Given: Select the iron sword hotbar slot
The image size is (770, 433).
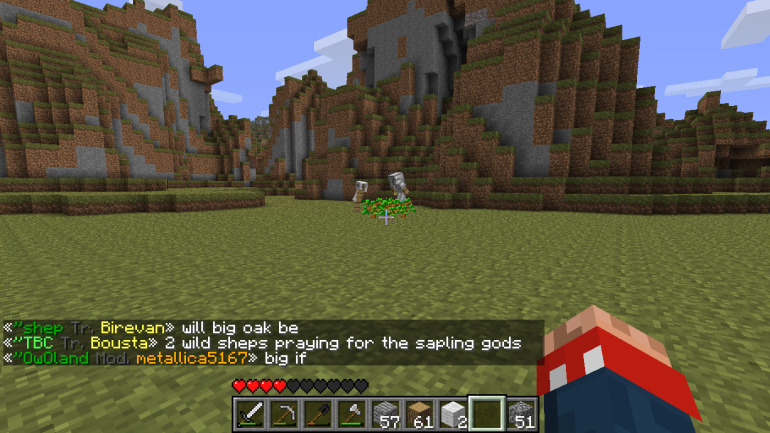Looking at the screenshot, I should pos(250,414).
